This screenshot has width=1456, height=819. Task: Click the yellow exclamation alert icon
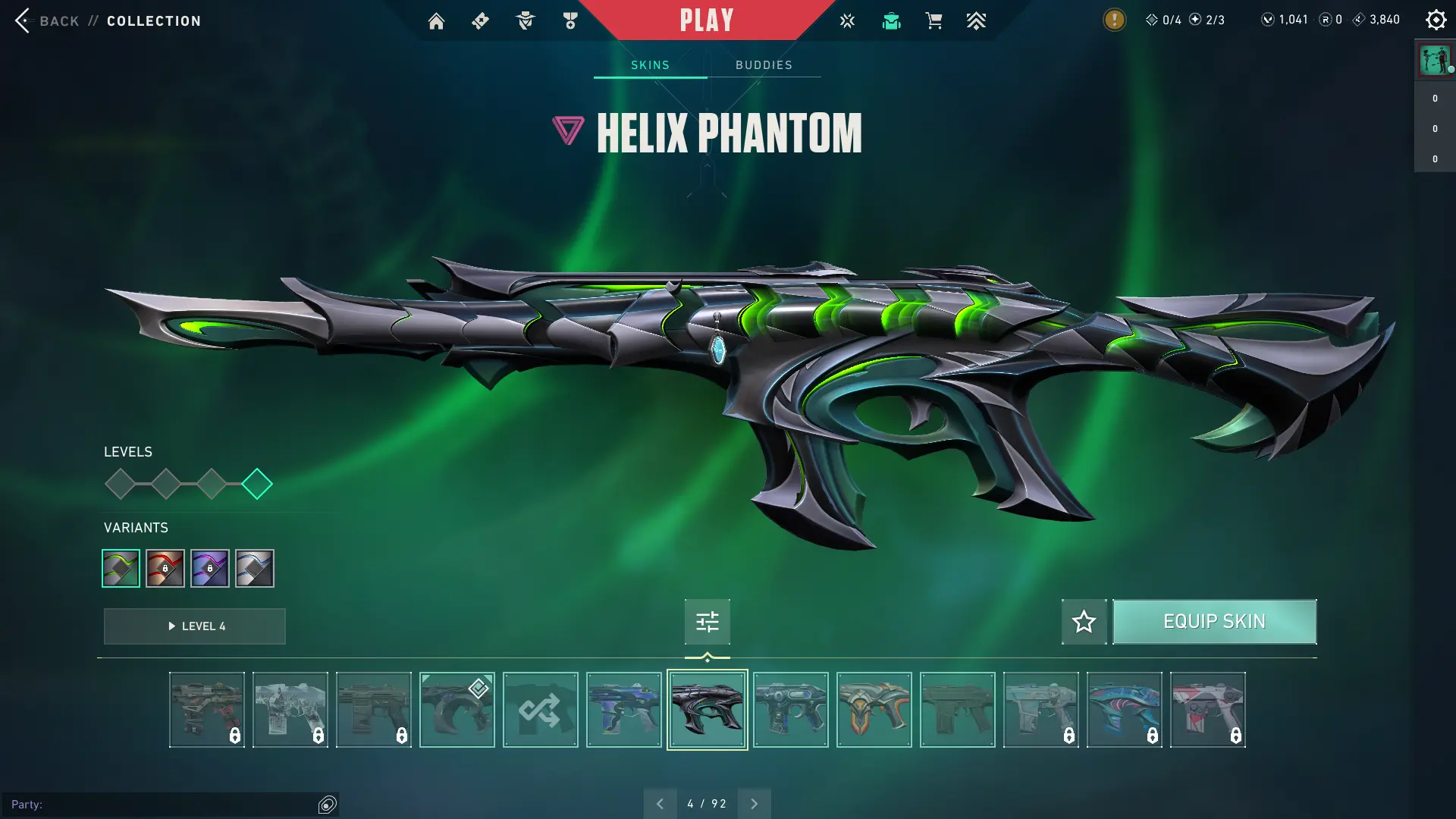tap(1114, 20)
